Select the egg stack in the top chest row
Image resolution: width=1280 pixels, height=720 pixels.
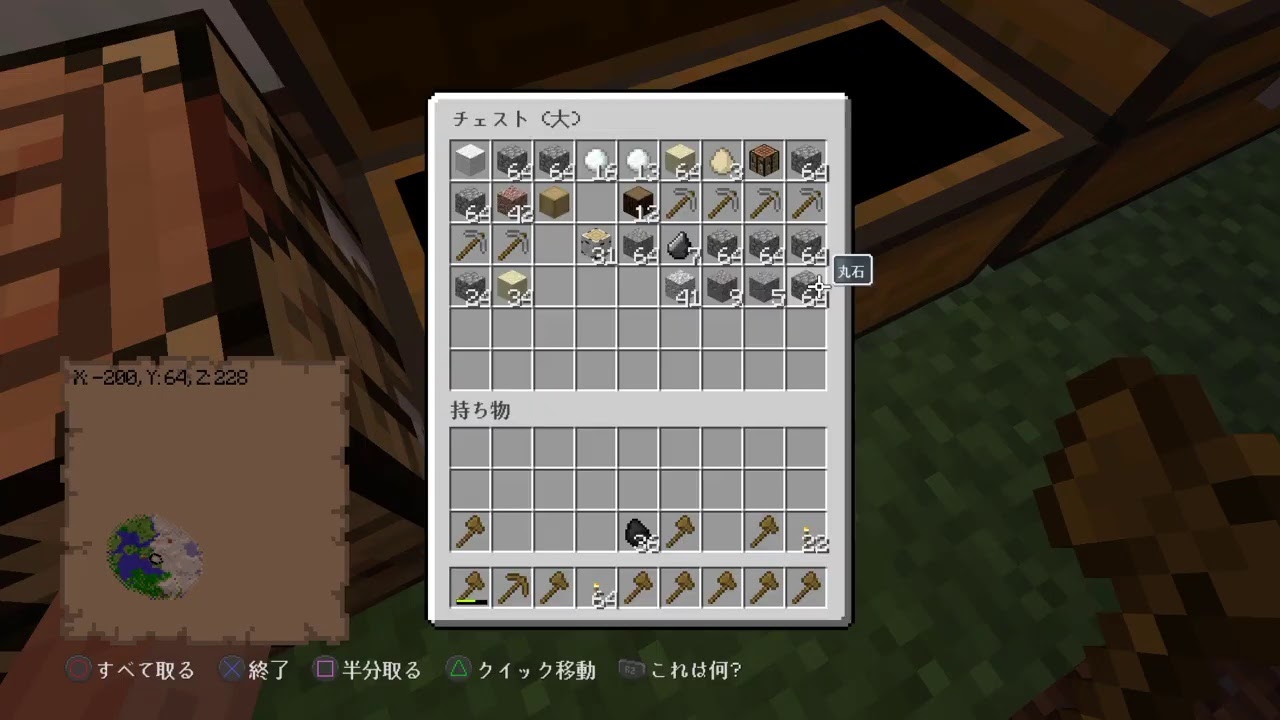pyautogui.click(x=722, y=160)
